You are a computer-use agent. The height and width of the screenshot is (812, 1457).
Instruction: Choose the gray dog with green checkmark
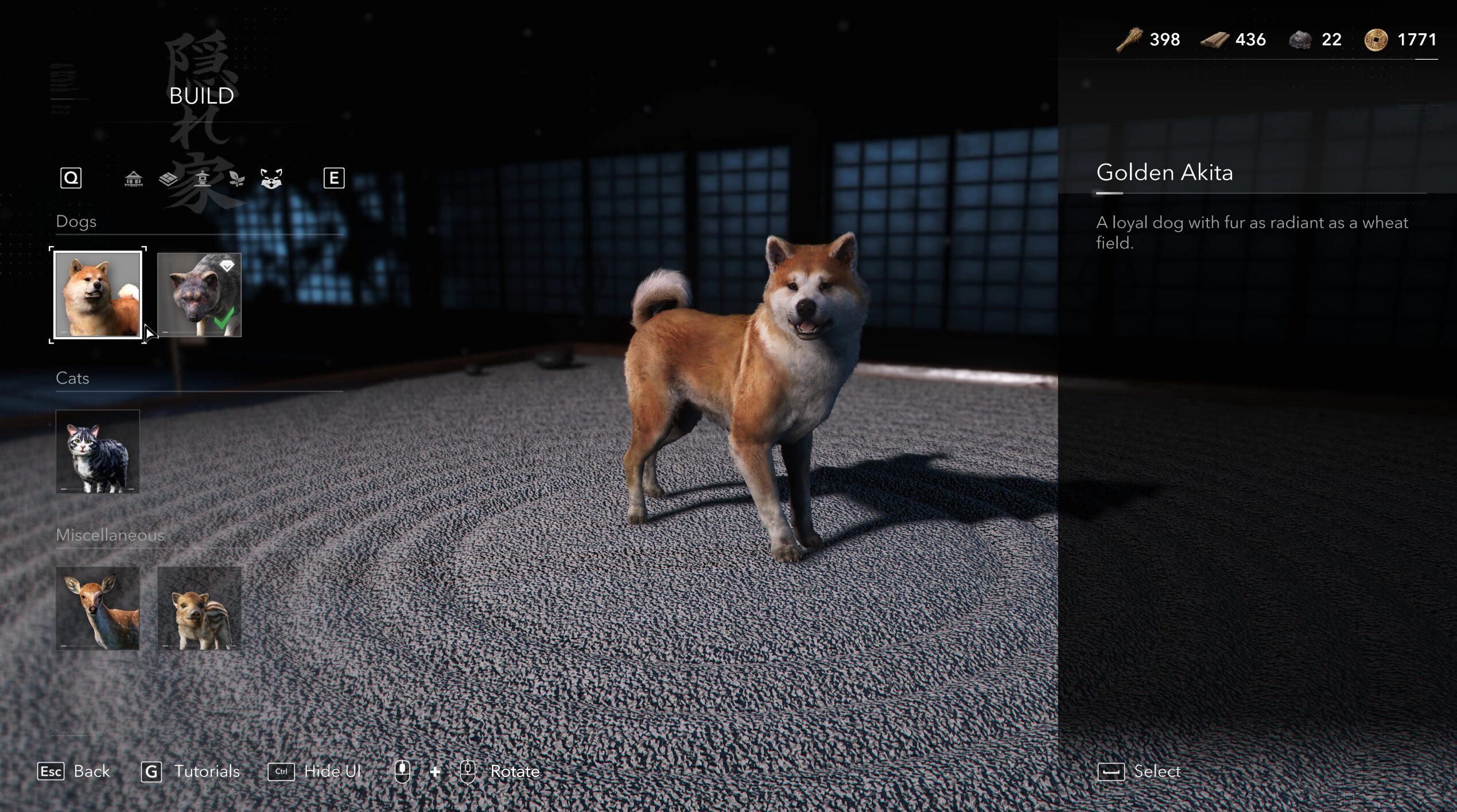point(199,295)
